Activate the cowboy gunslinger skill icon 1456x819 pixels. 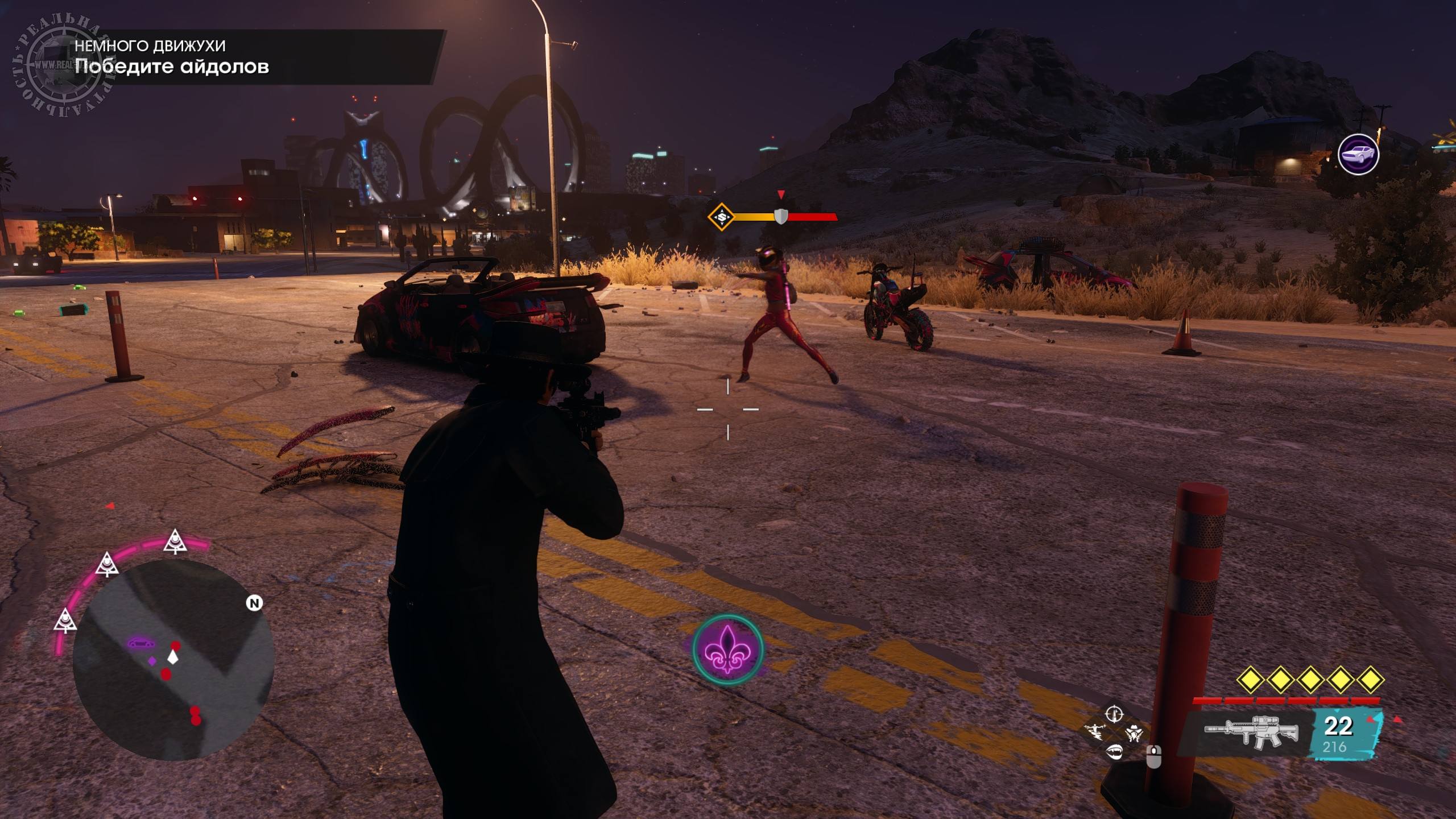point(1133,733)
